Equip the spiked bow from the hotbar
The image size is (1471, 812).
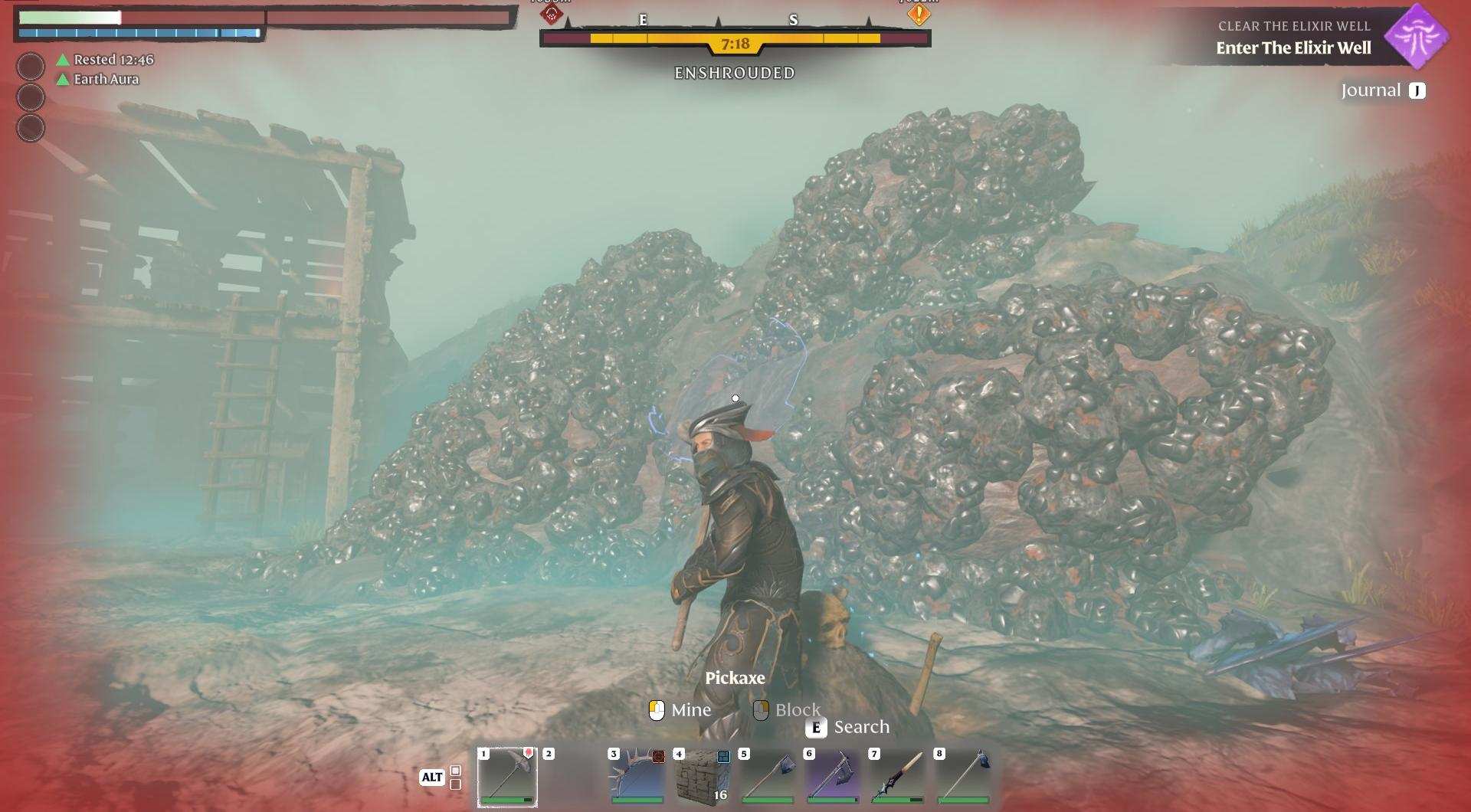pyautogui.click(x=637, y=776)
